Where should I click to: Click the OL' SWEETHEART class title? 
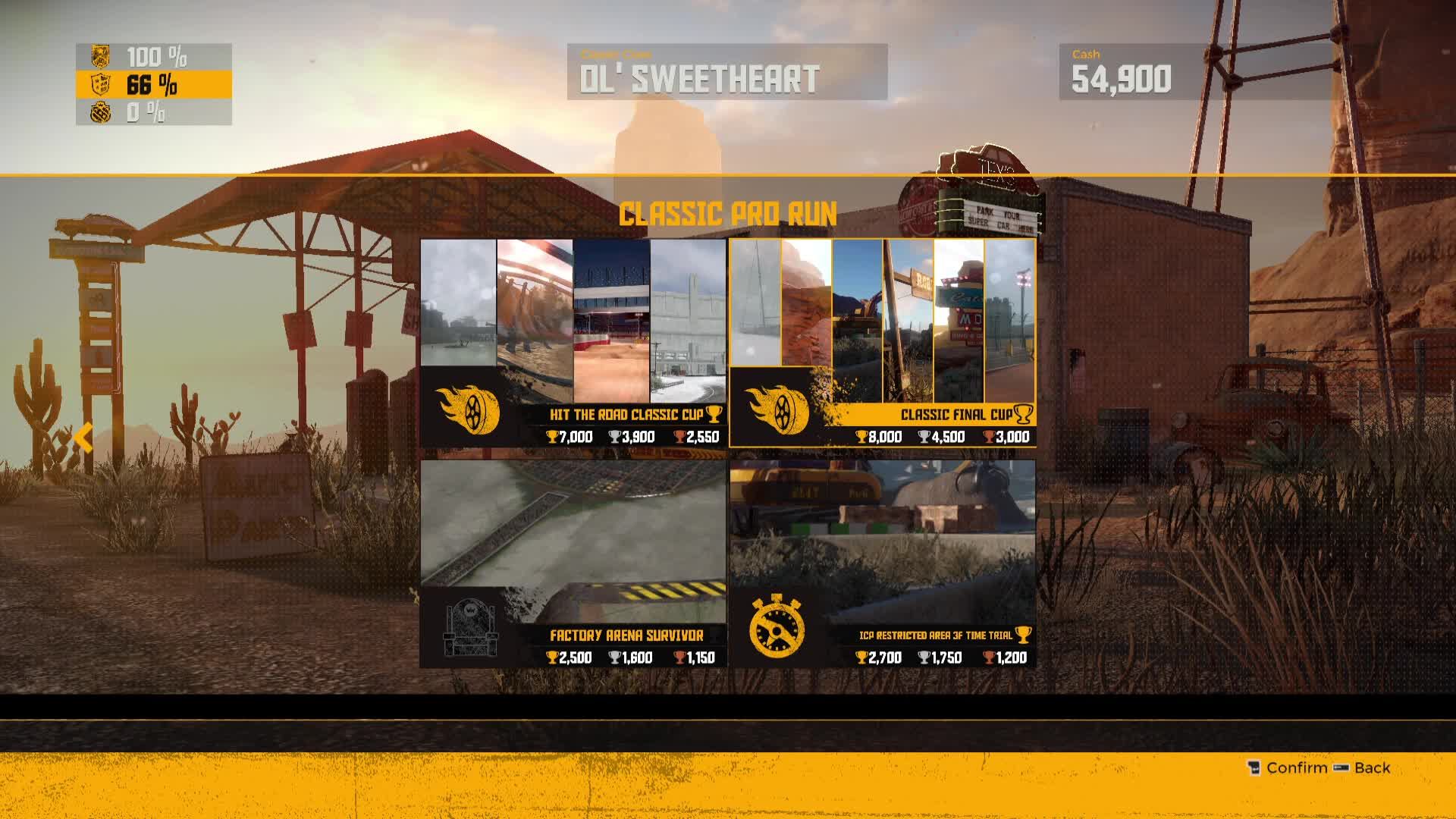pyautogui.click(x=701, y=76)
